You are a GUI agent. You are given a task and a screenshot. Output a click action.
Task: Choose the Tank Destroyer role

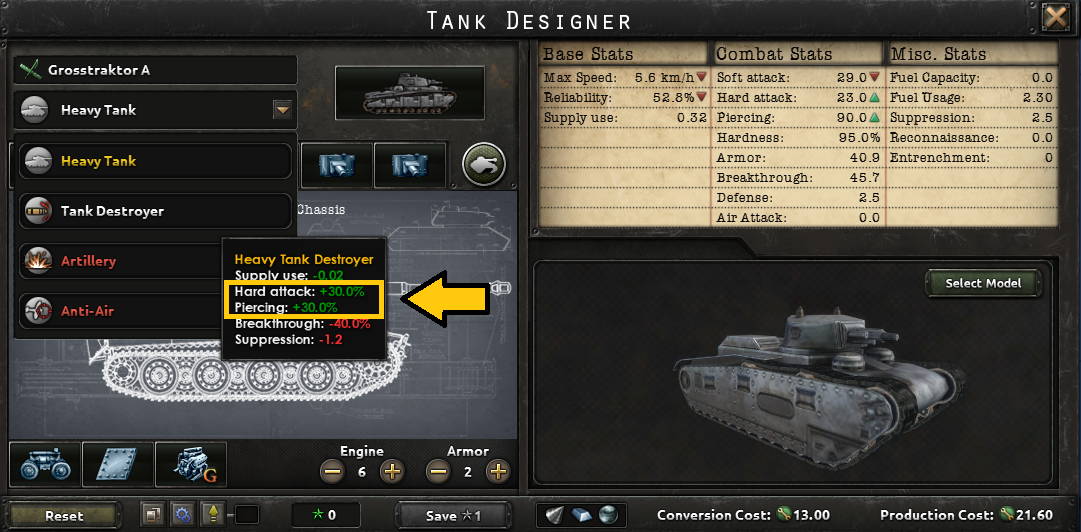tap(156, 211)
